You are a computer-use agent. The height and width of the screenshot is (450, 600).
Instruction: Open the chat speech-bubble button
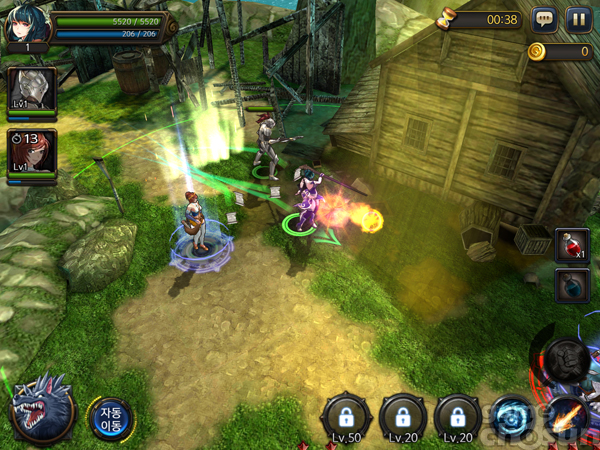point(544,20)
